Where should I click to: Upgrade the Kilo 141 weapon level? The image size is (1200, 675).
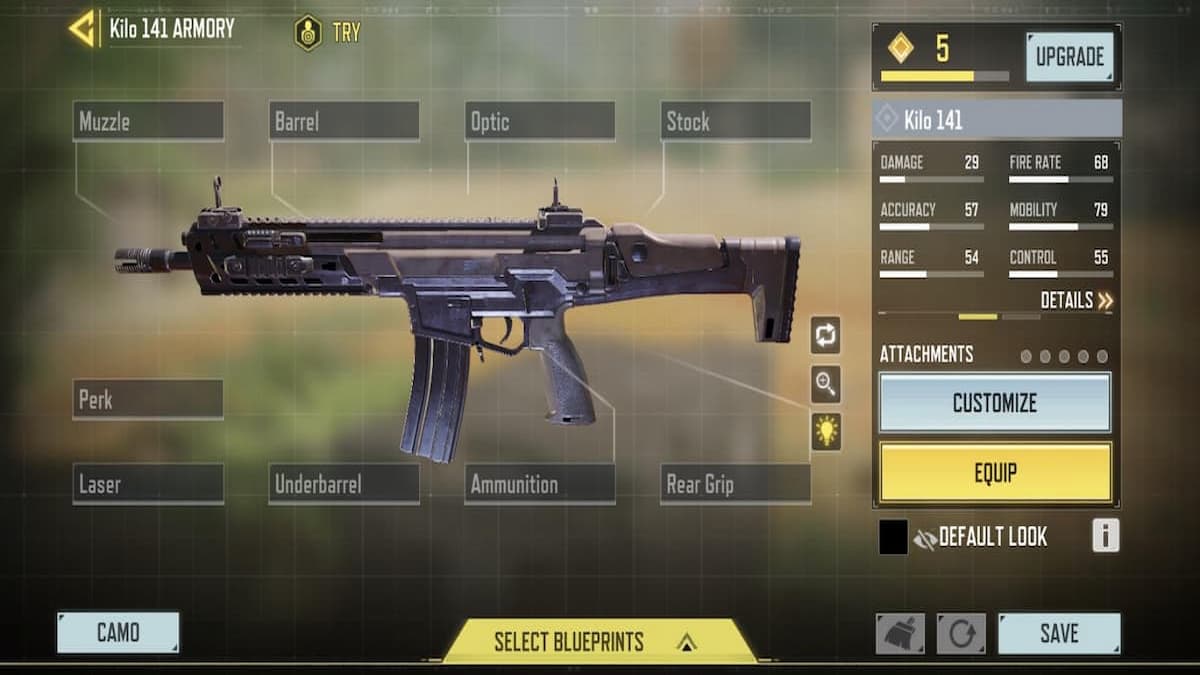pos(1068,57)
